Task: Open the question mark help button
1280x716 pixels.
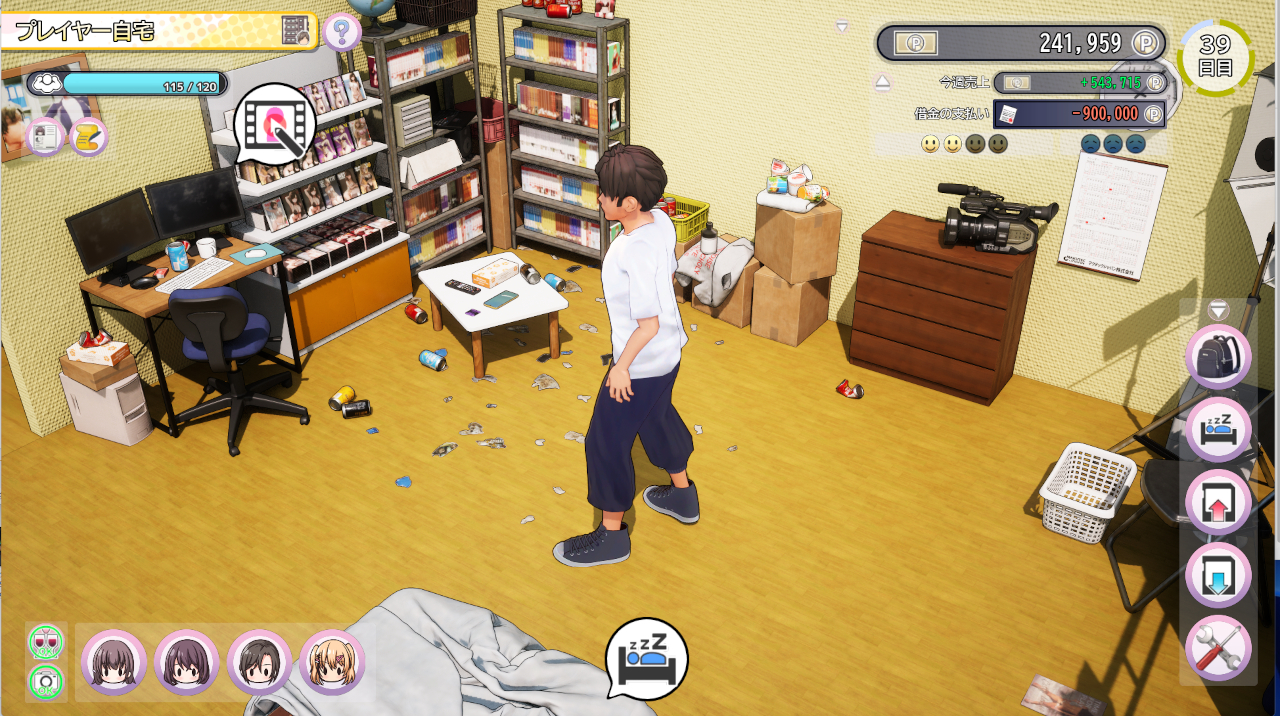Action: click(342, 32)
